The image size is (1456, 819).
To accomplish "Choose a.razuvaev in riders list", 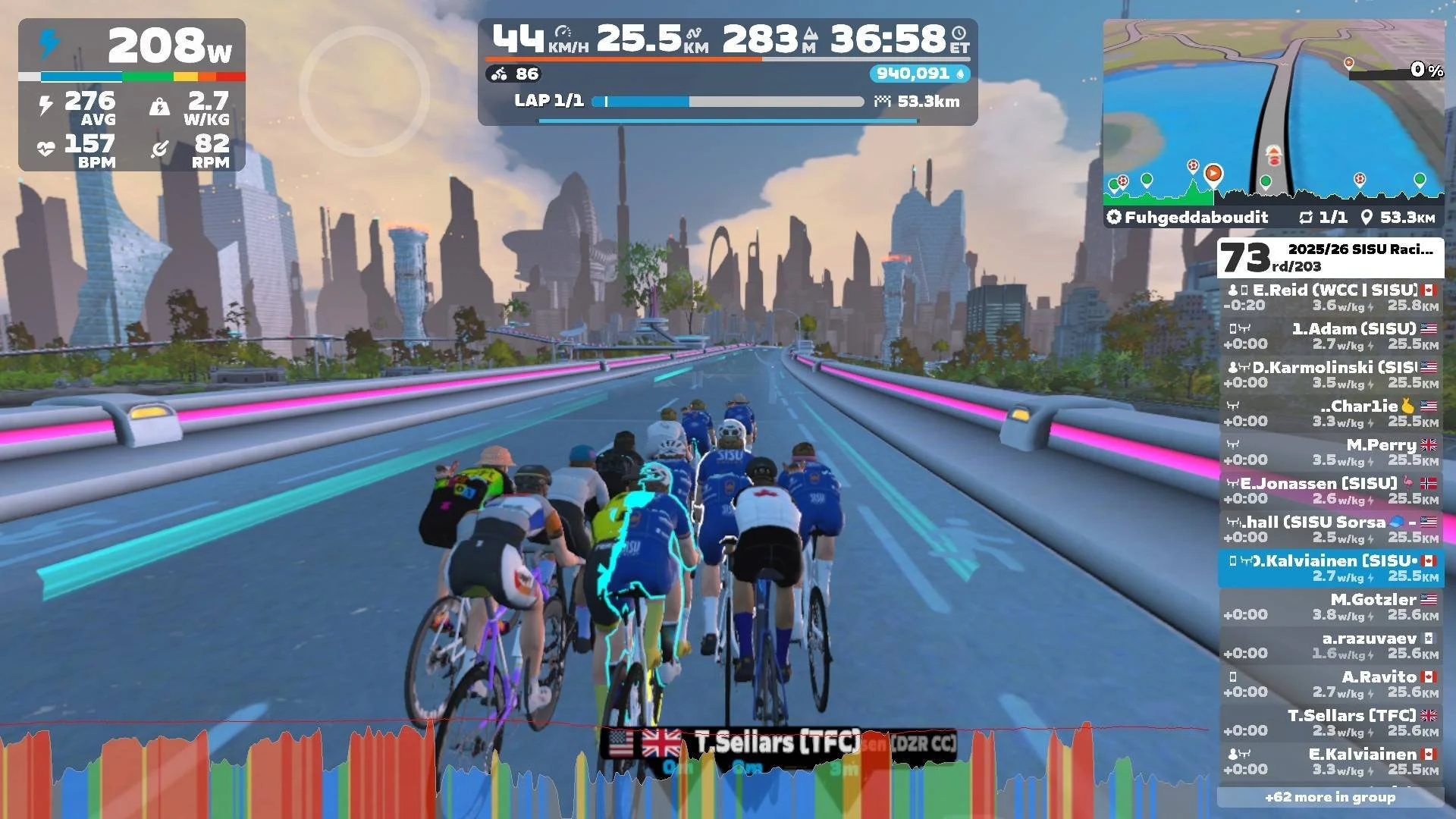I will pos(1331,645).
